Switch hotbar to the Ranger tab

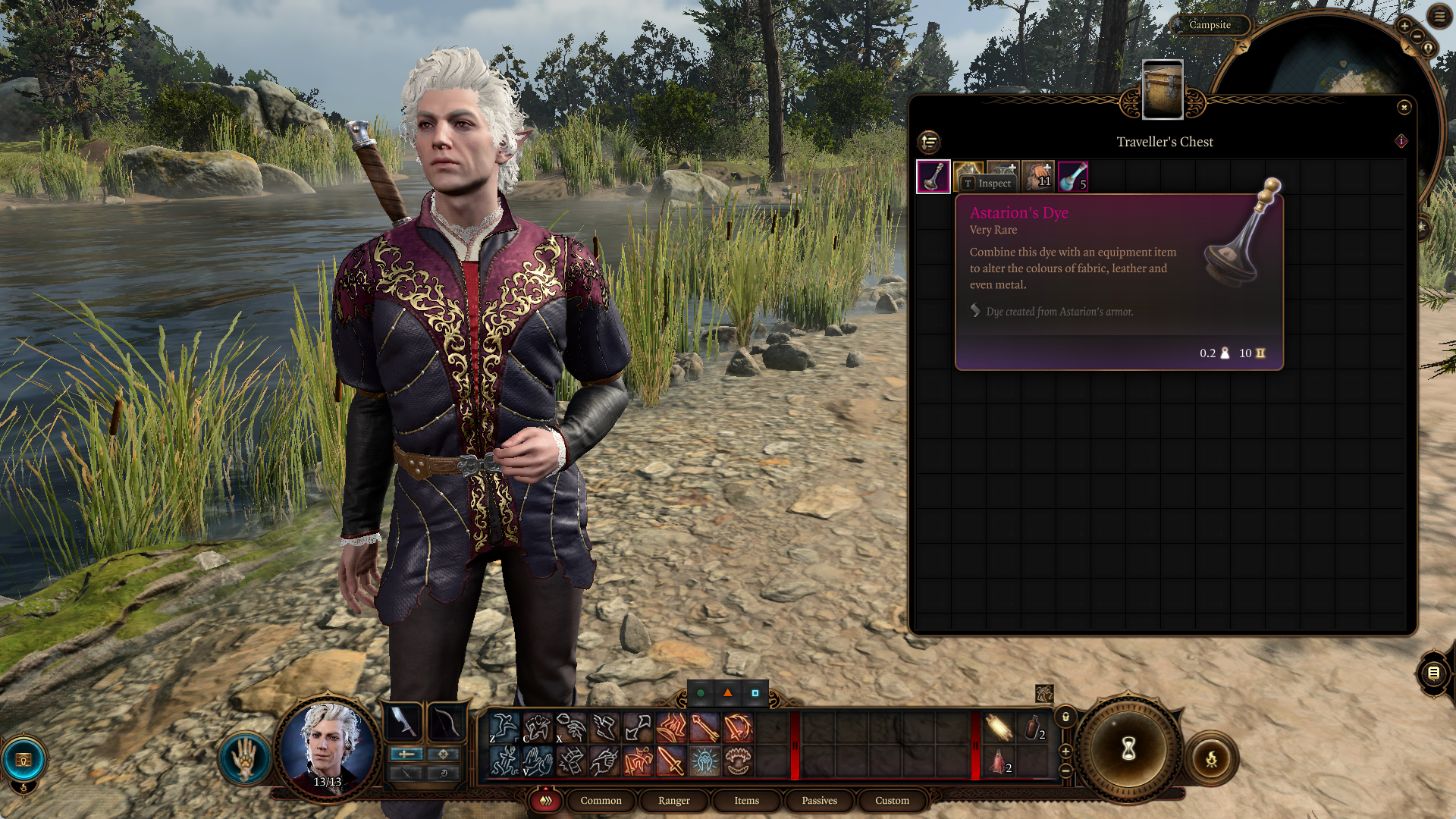tap(673, 801)
